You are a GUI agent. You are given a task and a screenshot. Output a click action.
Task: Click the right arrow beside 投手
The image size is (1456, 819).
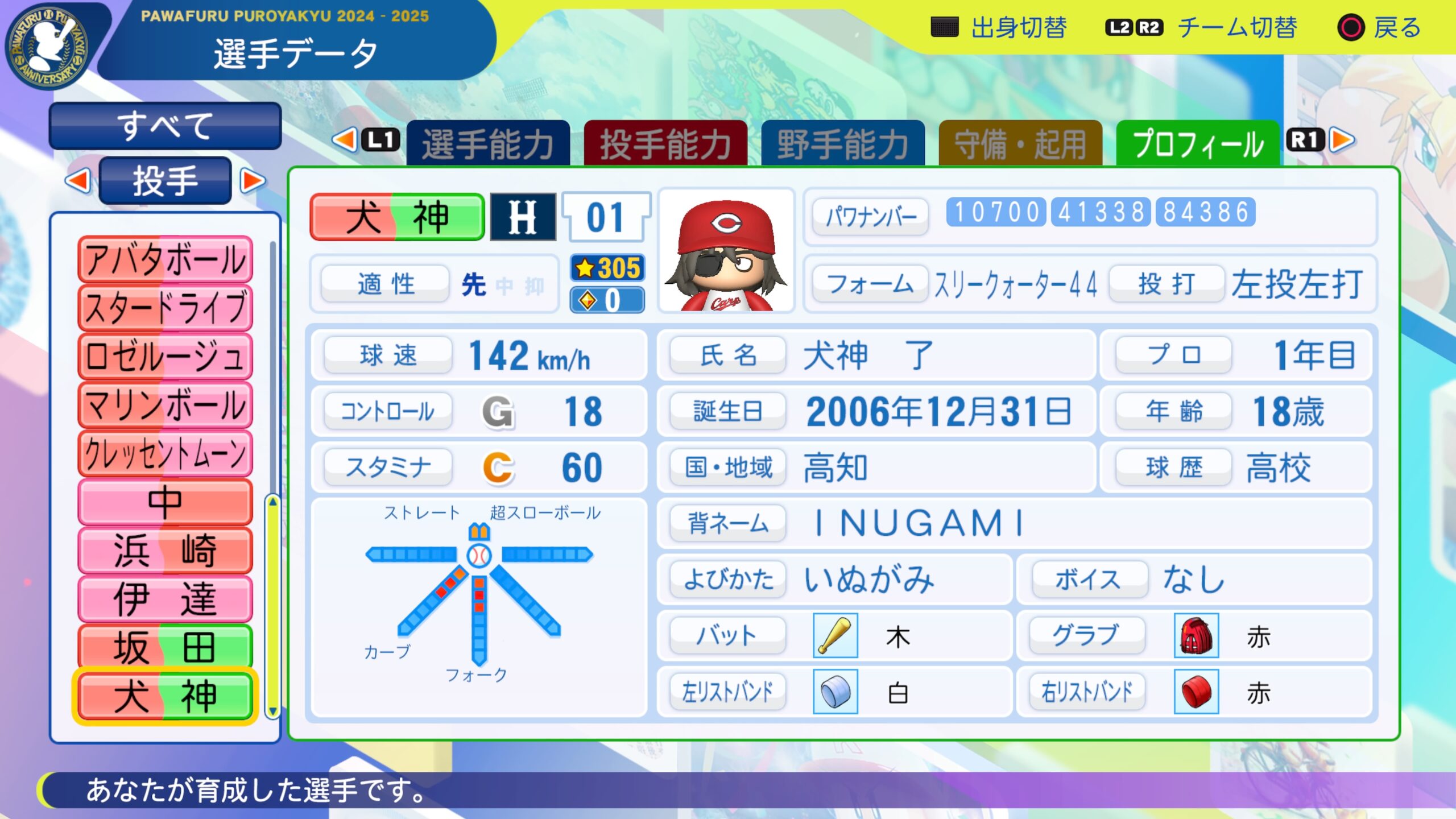pos(253,181)
